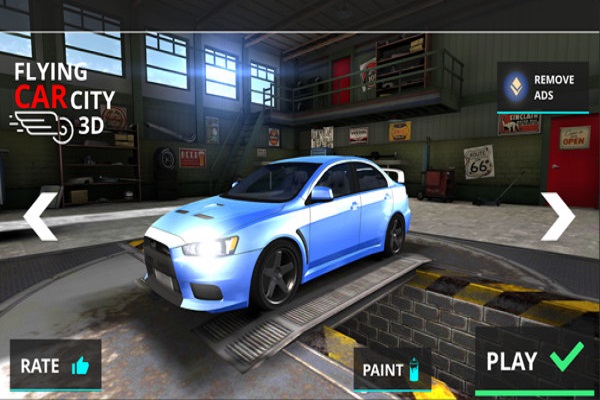Start the game with the Play button
Screen dimensions: 600x400
[534, 361]
